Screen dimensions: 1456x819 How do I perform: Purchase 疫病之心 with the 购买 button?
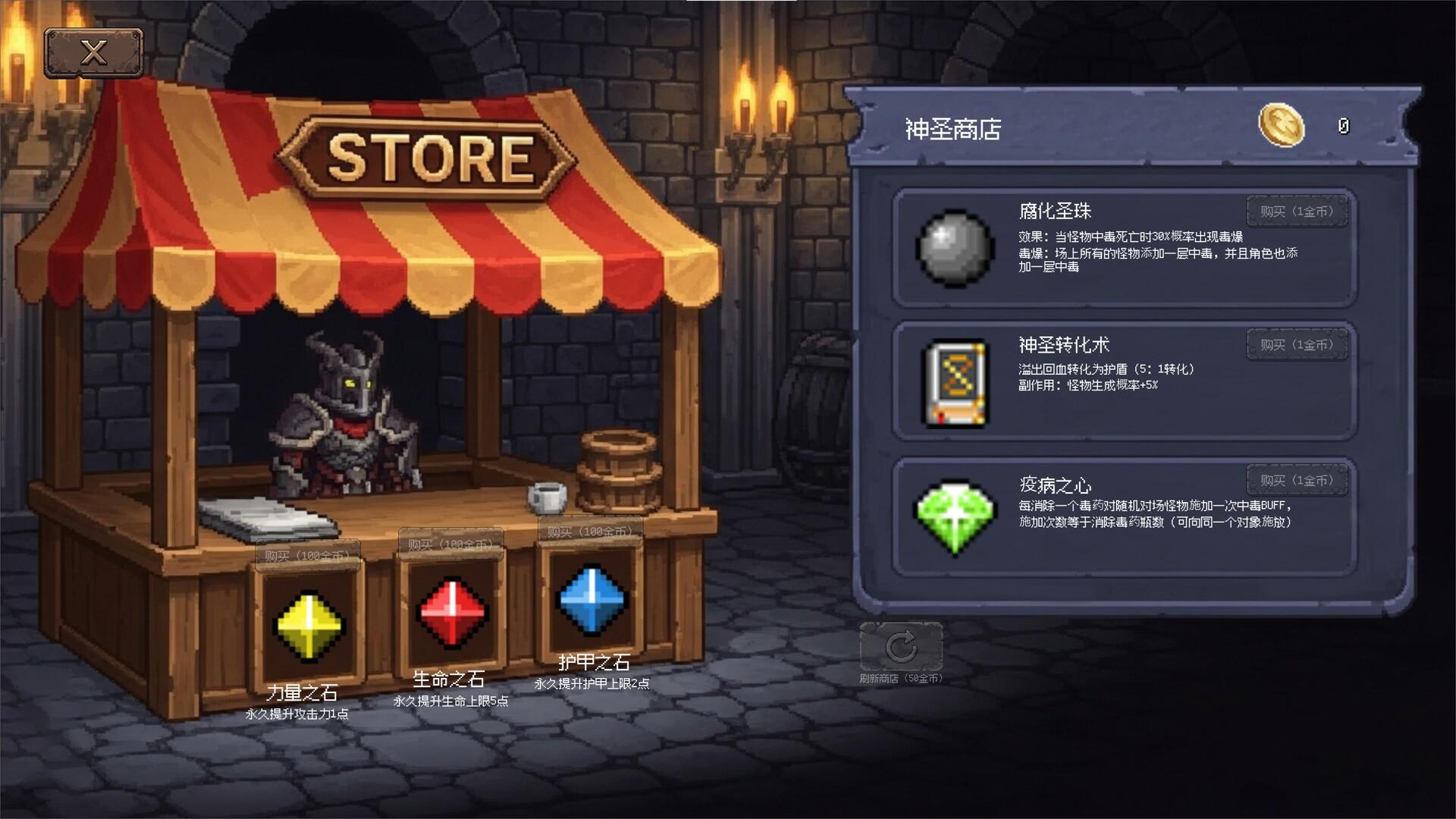pyautogui.click(x=1297, y=479)
